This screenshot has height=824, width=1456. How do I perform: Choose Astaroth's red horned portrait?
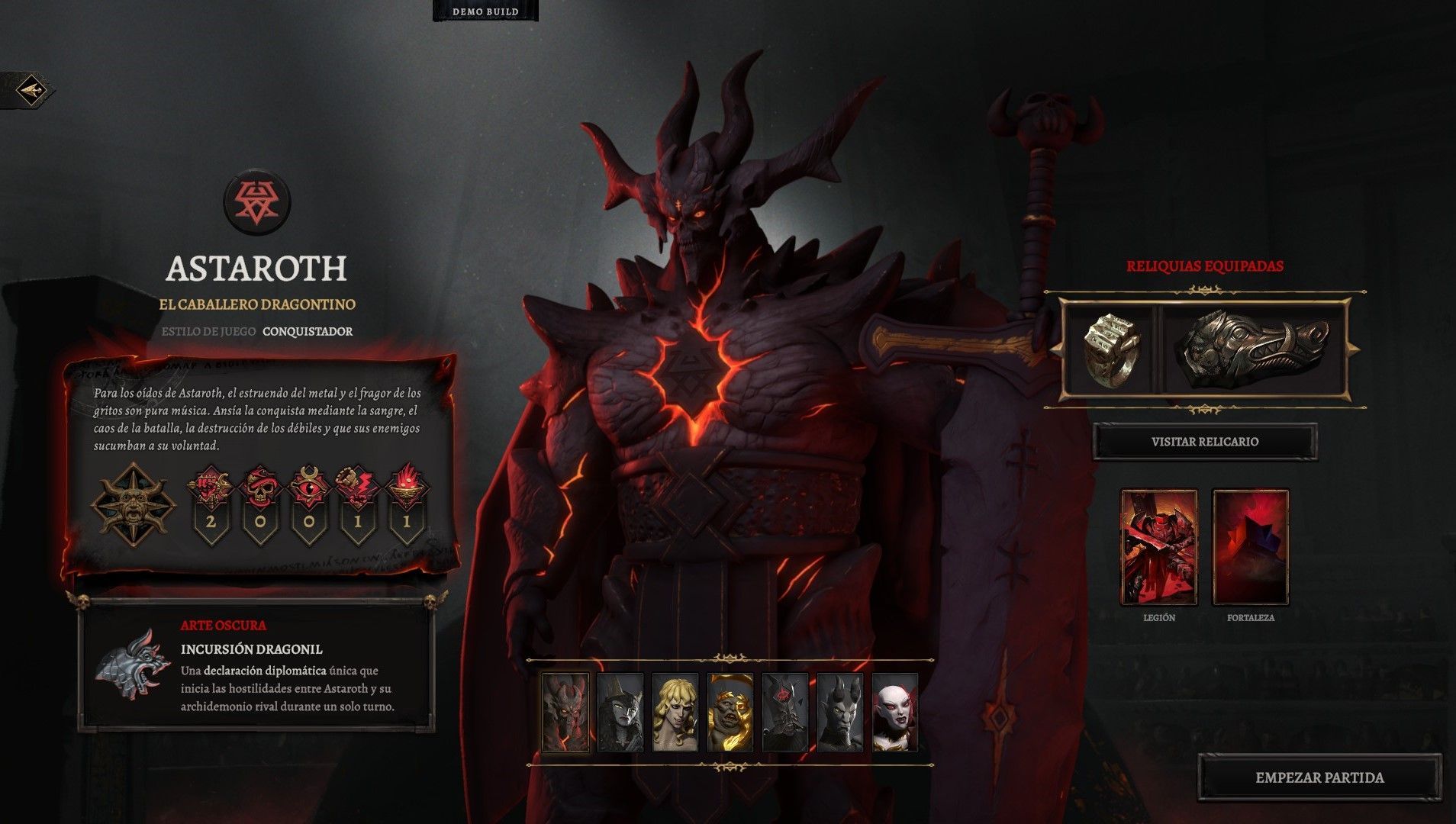[565, 713]
